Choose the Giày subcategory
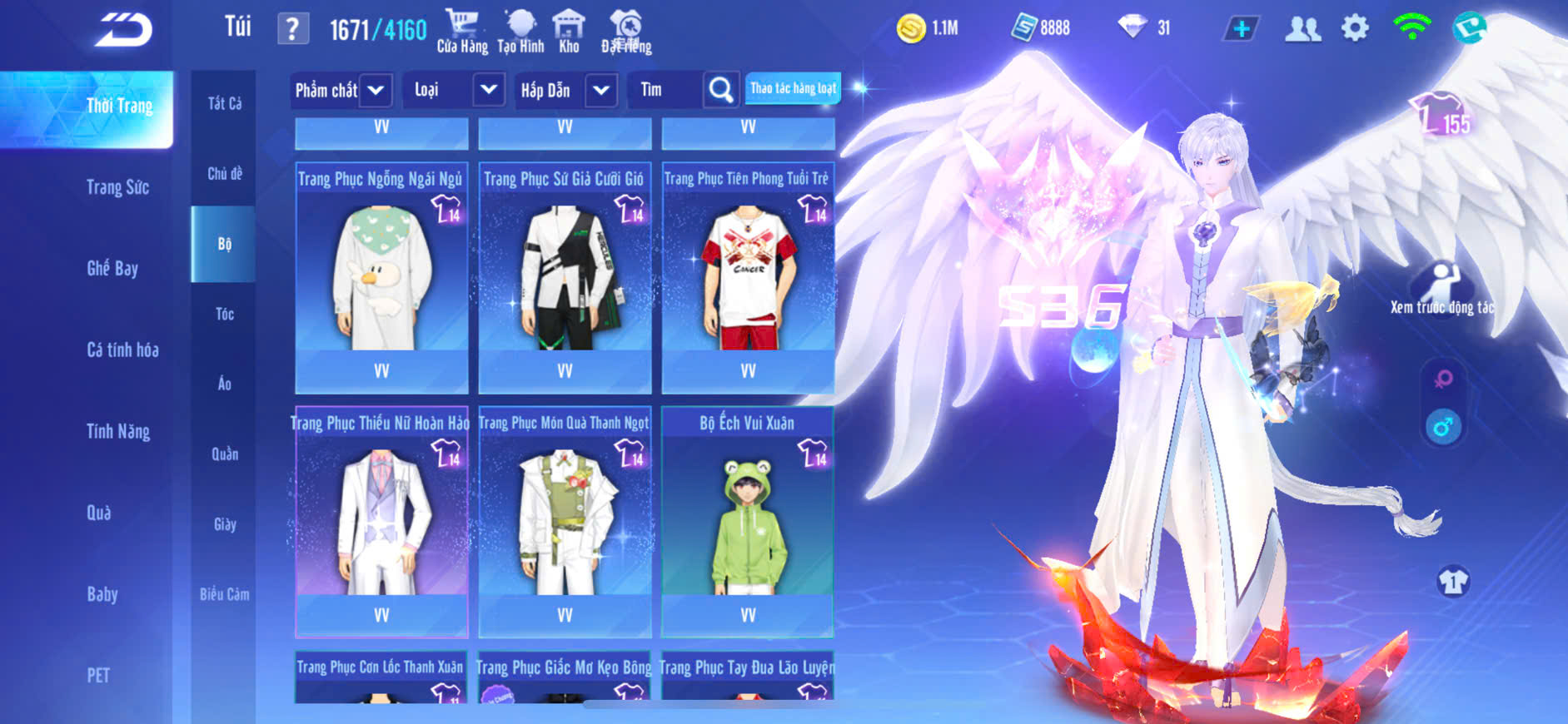This screenshot has height=724, width=1568. pos(225,524)
